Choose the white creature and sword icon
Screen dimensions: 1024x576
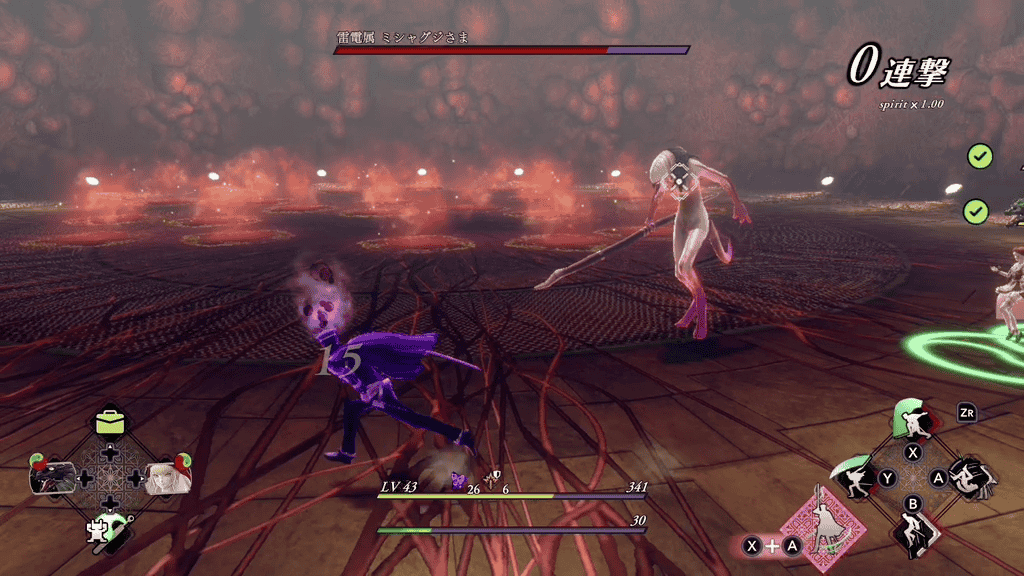(107, 531)
